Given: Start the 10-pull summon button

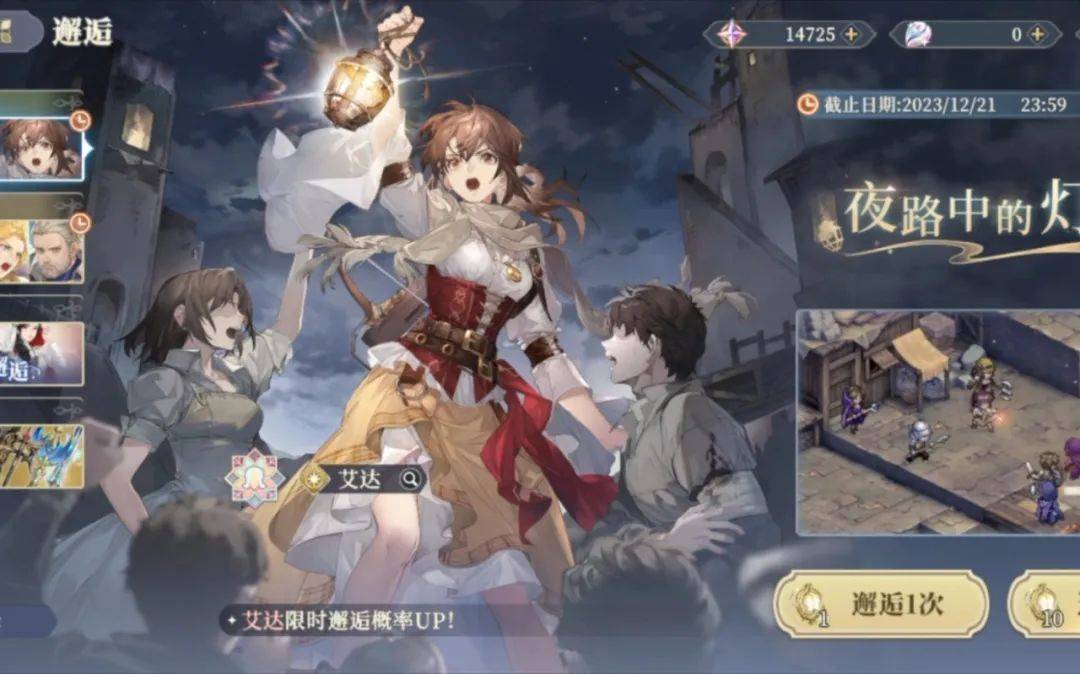Looking at the screenshot, I should (x=1046, y=604).
